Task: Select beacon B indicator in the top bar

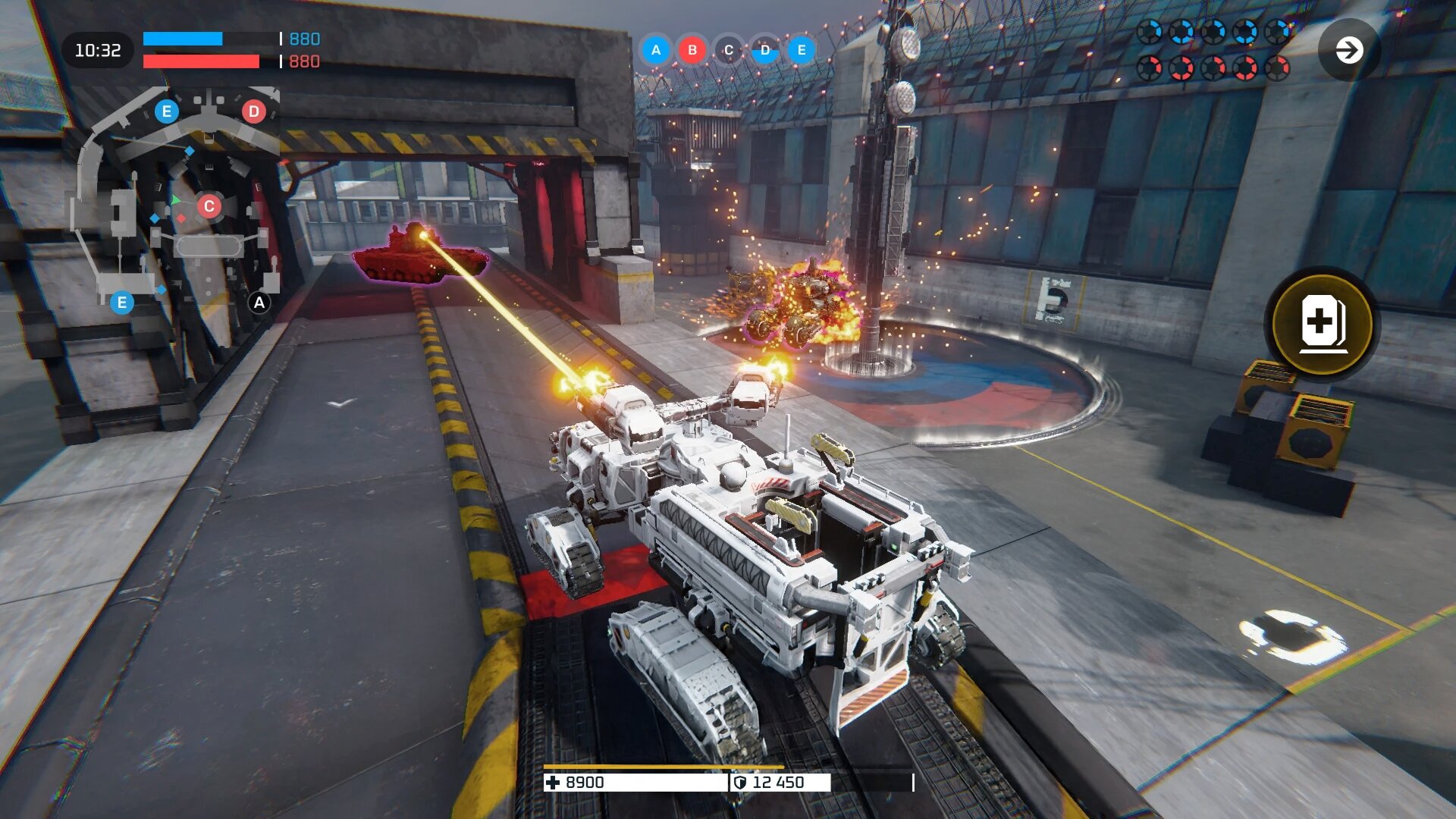Action: tap(692, 50)
